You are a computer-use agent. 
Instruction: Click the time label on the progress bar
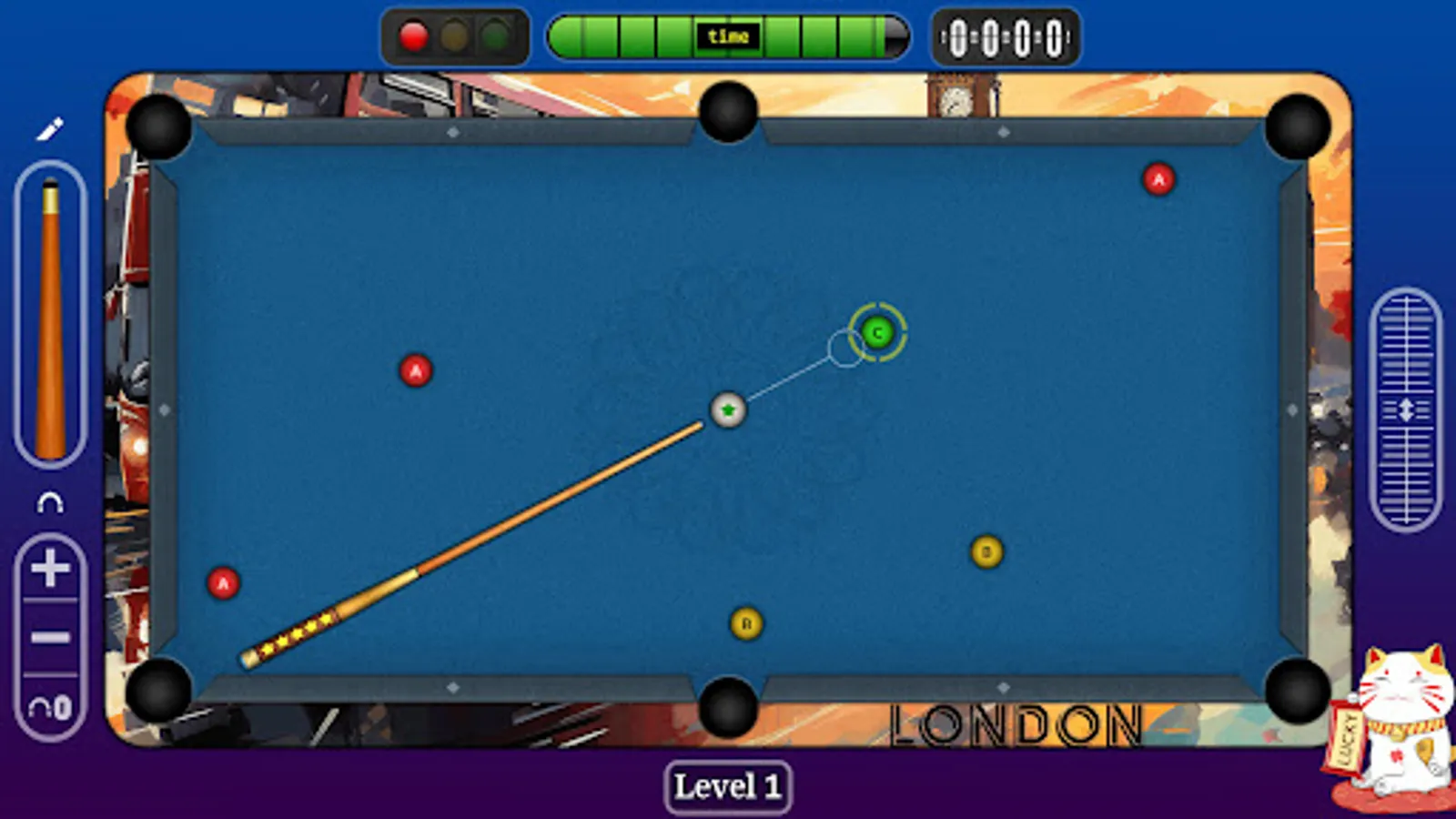click(x=728, y=36)
